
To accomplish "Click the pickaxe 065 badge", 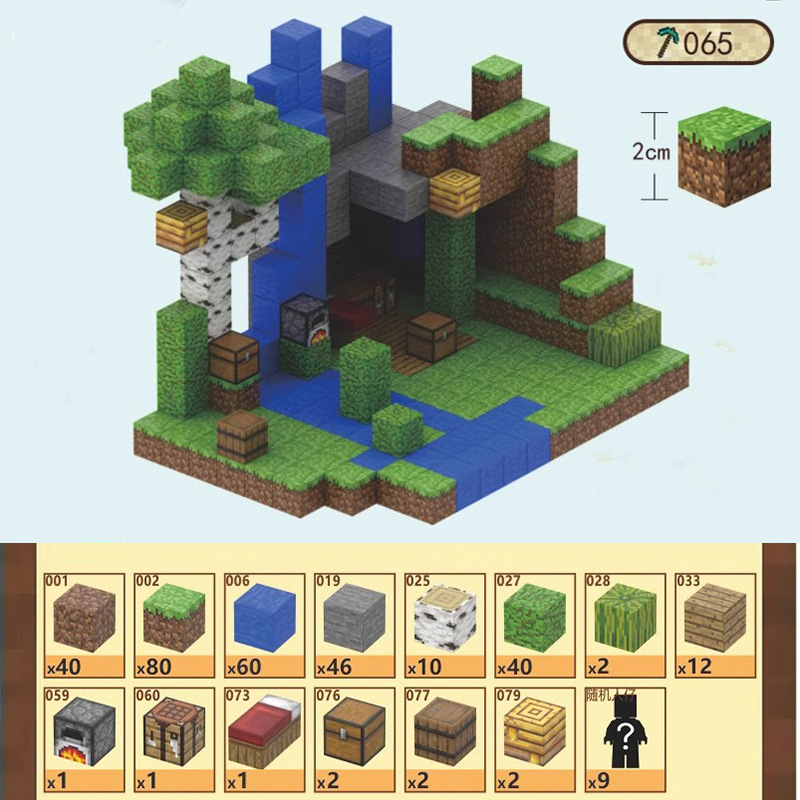I will pos(699,42).
